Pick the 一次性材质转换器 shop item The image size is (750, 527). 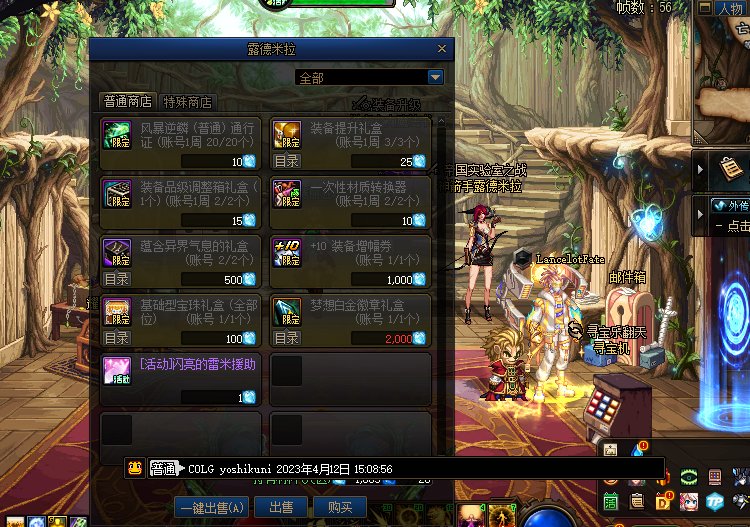[x=350, y=202]
